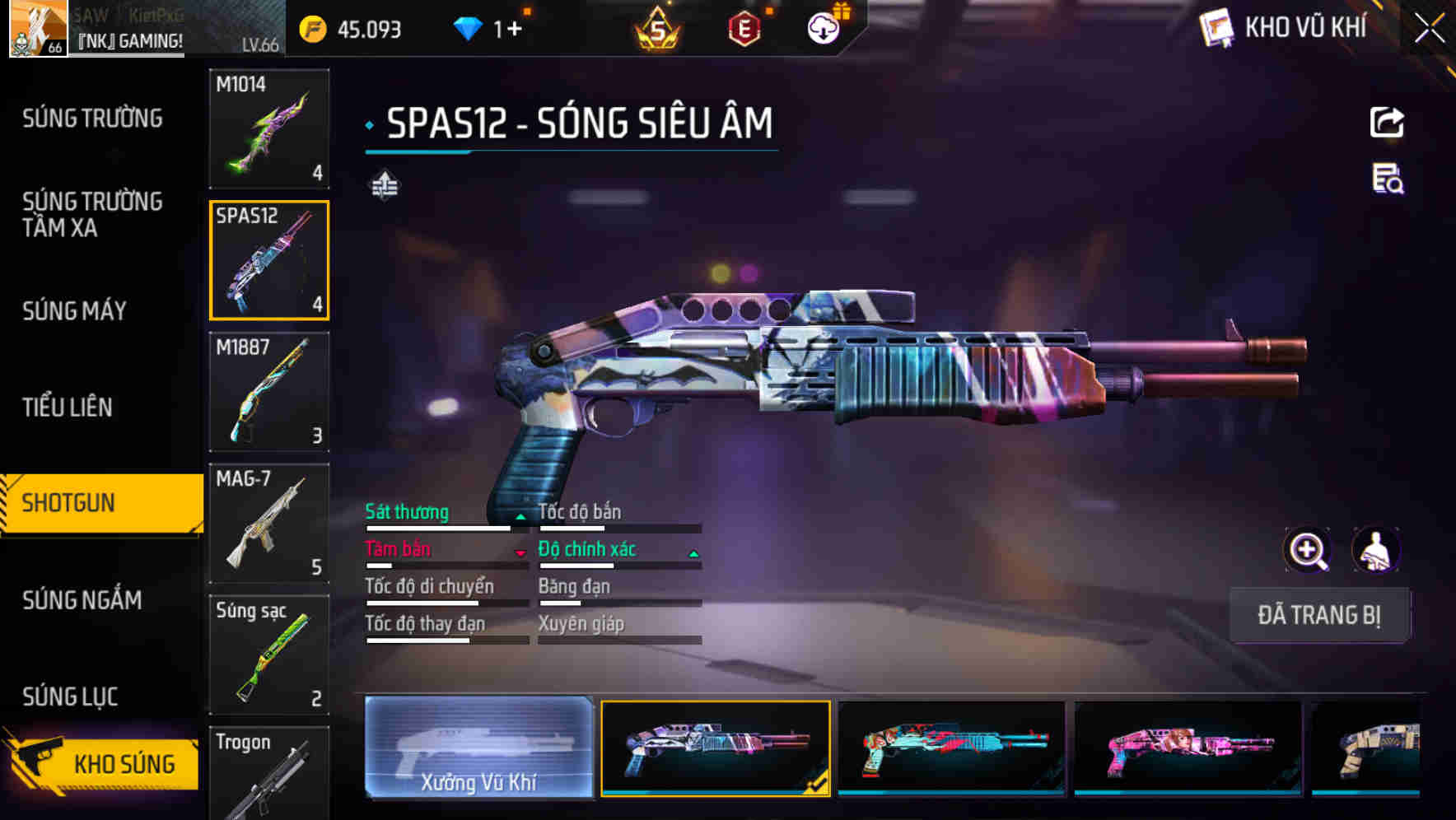Switch to the SÚNG TRƯỜNG category
1456x820 pixels.
[92, 119]
